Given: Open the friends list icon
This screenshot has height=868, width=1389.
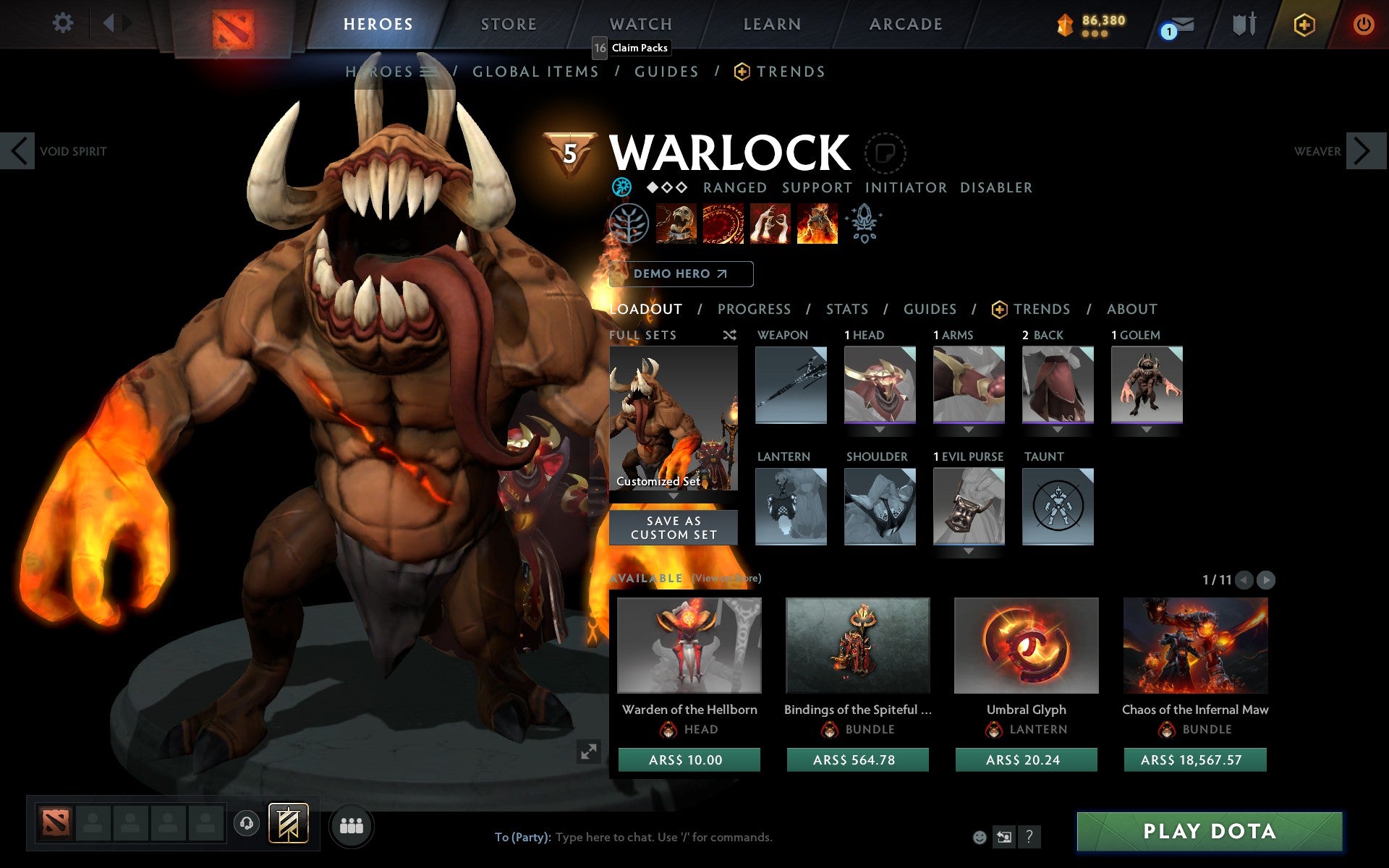Looking at the screenshot, I should click(x=351, y=825).
